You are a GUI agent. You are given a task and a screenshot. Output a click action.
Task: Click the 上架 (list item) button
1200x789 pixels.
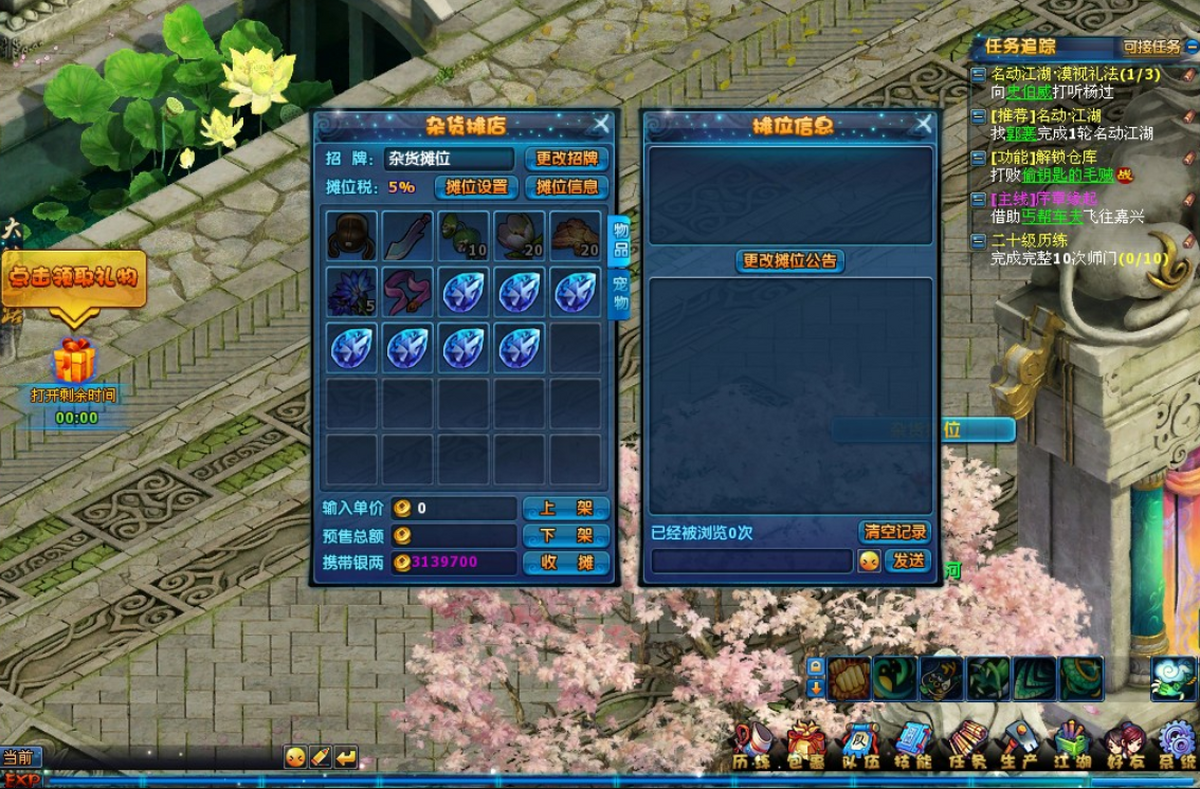(x=566, y=508)
